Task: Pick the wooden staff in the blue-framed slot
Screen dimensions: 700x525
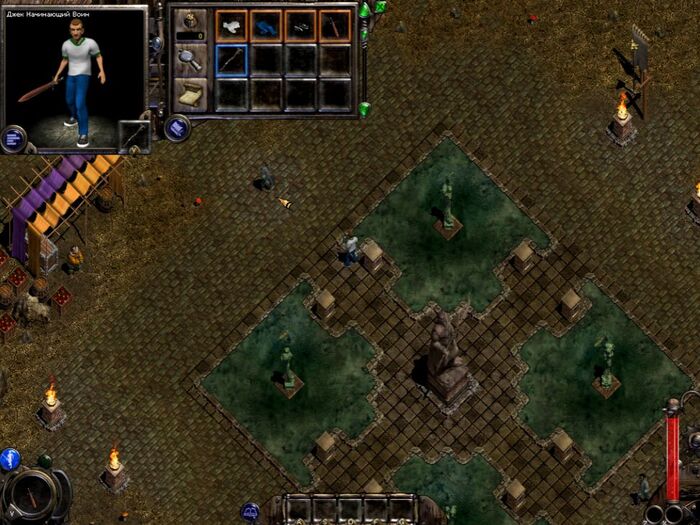Action: coord(232,60)
